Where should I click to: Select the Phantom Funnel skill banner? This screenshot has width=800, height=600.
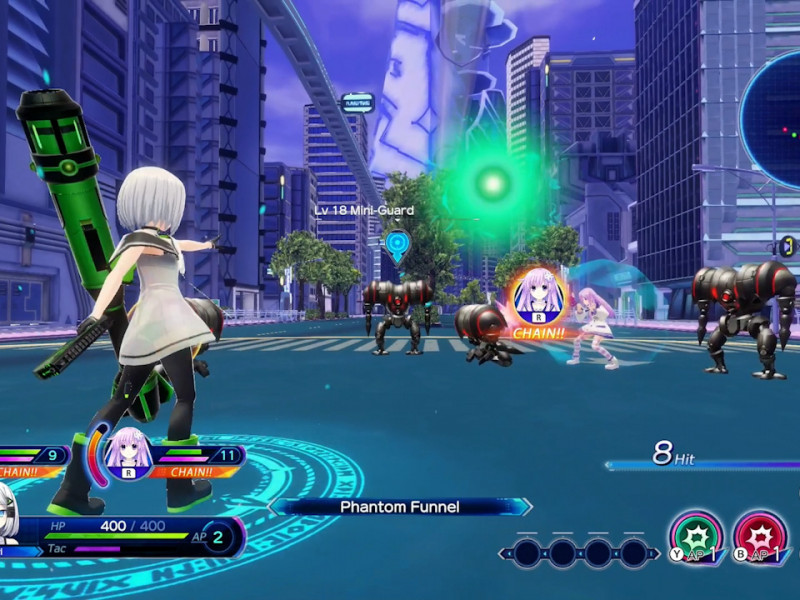400,507
